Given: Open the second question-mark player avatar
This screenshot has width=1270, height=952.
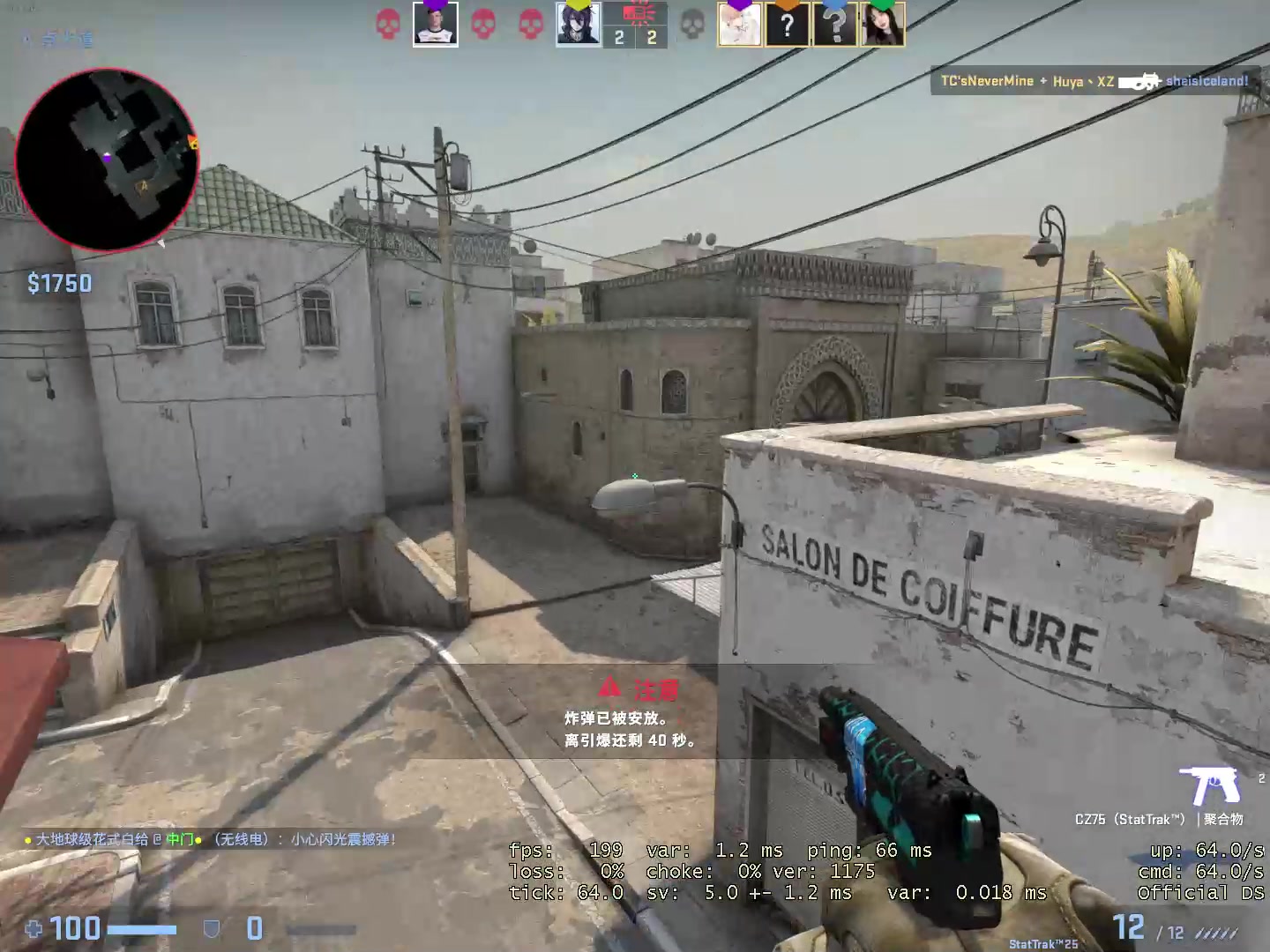Looking at the screenshot, I should 836,25.
